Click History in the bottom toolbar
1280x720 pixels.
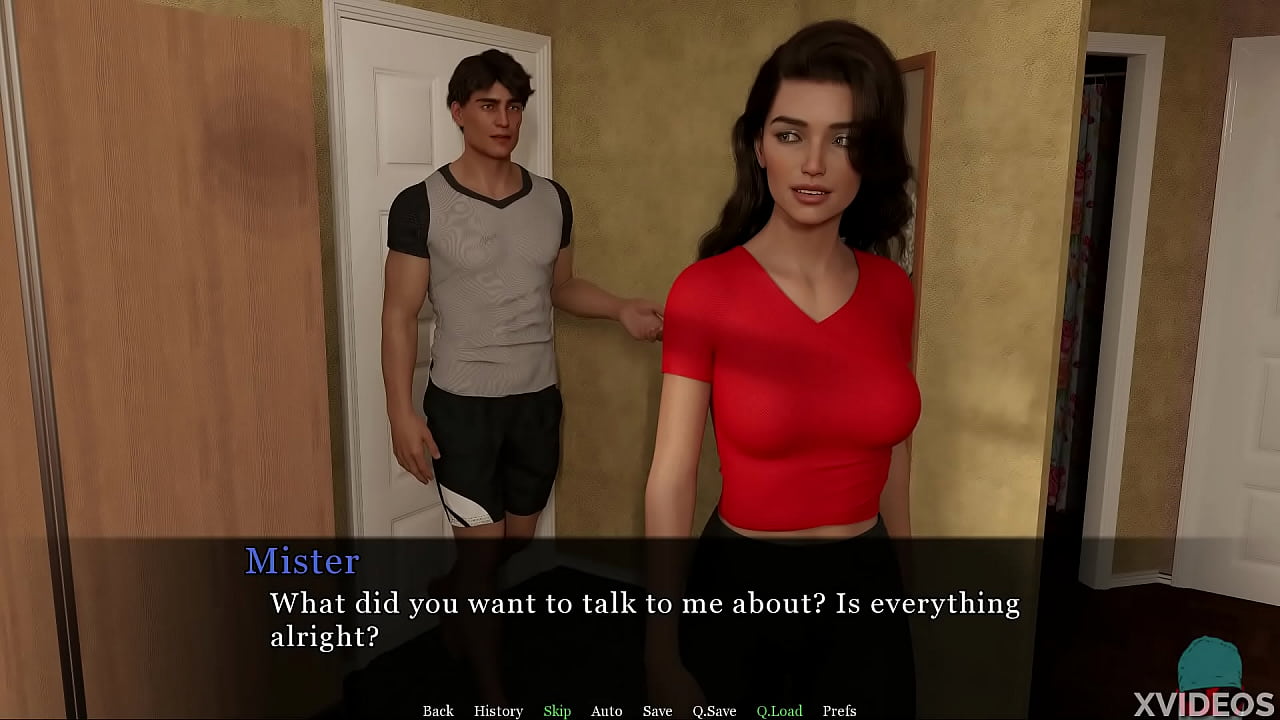pos(498,710)
